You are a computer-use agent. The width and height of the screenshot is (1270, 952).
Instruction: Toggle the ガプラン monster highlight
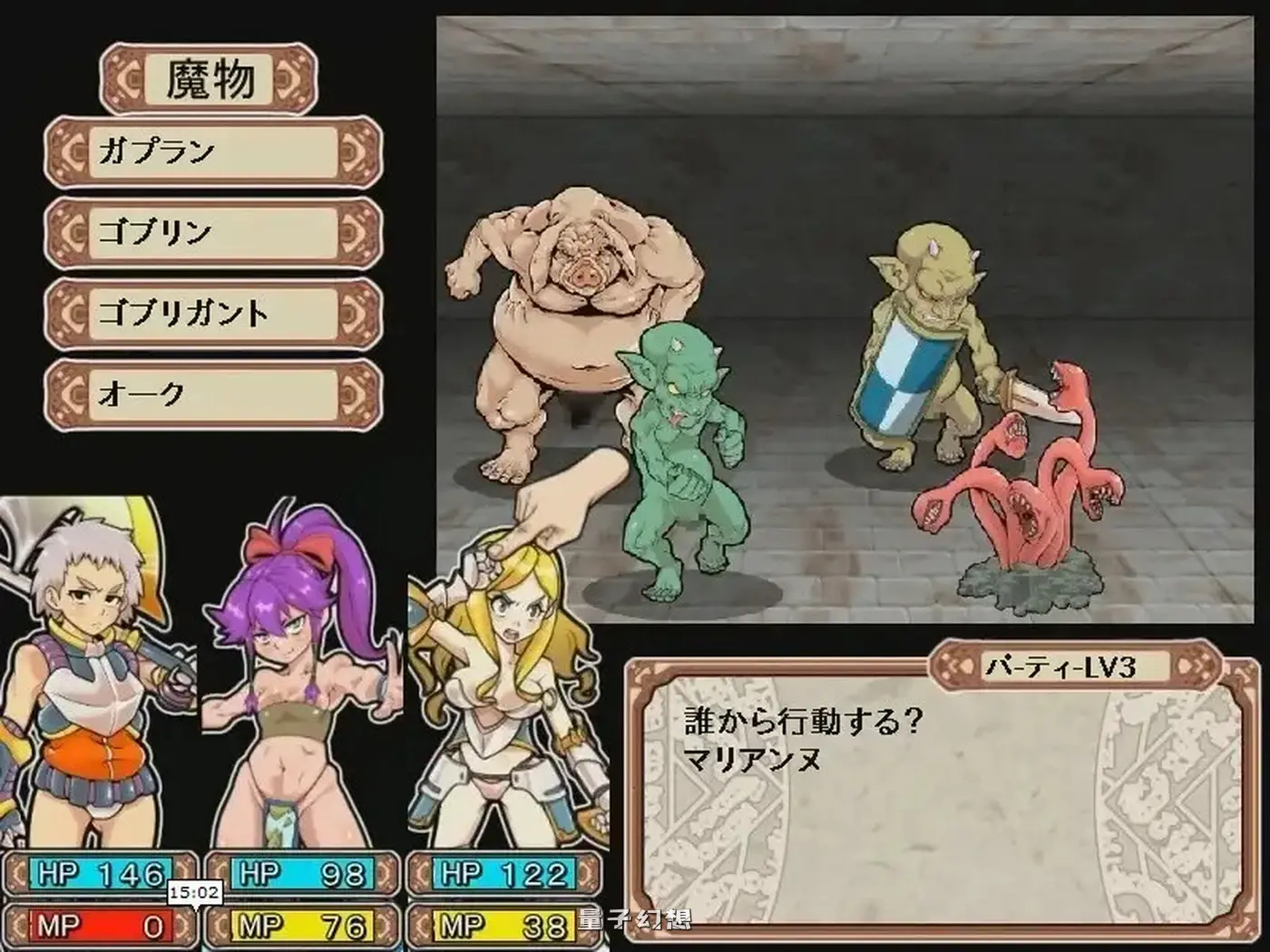pos(209,151)
